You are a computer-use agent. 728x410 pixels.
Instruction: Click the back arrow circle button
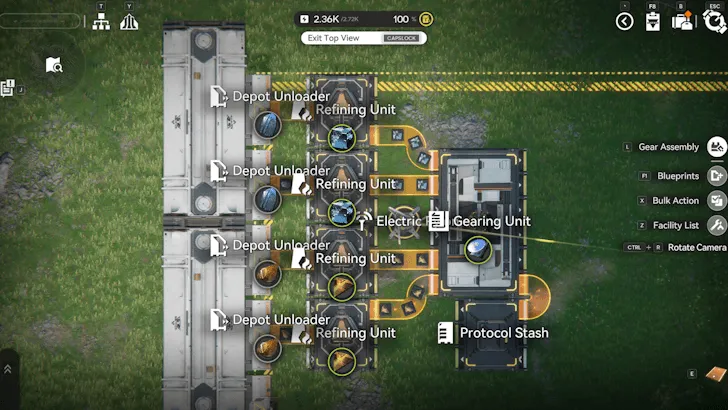pos(625,21)
